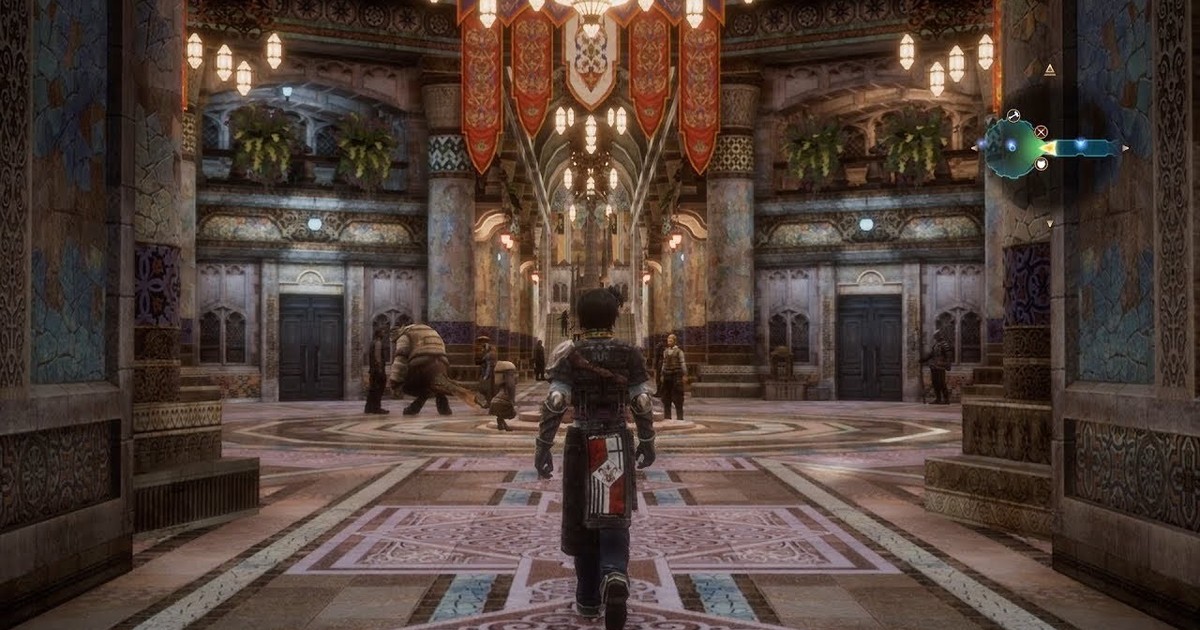Click the yellow player arrow on the minimap

pyautogui.click(x=1049, y=148)
